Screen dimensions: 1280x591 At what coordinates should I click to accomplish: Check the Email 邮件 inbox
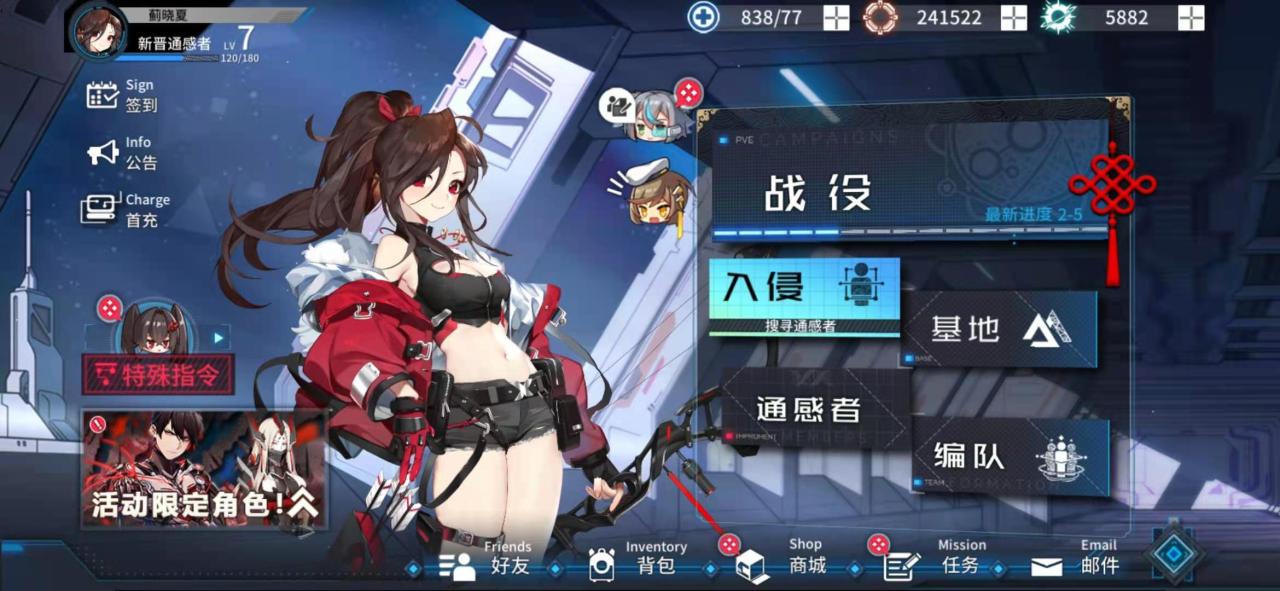[x=1076, y=564]
